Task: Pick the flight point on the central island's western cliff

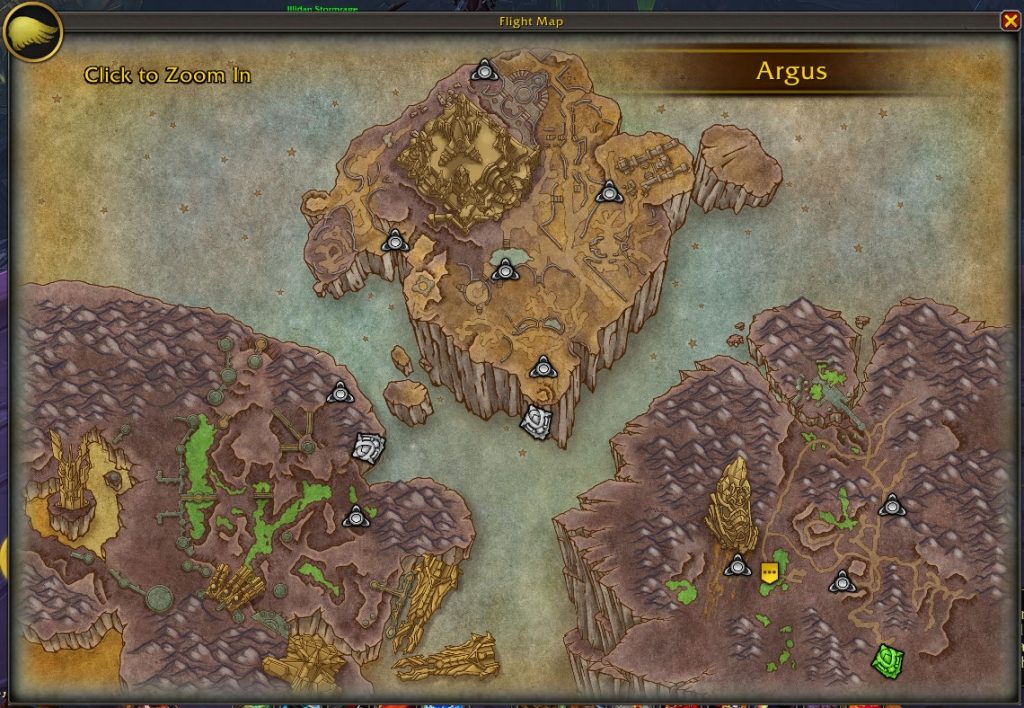Action: point(395,240)
